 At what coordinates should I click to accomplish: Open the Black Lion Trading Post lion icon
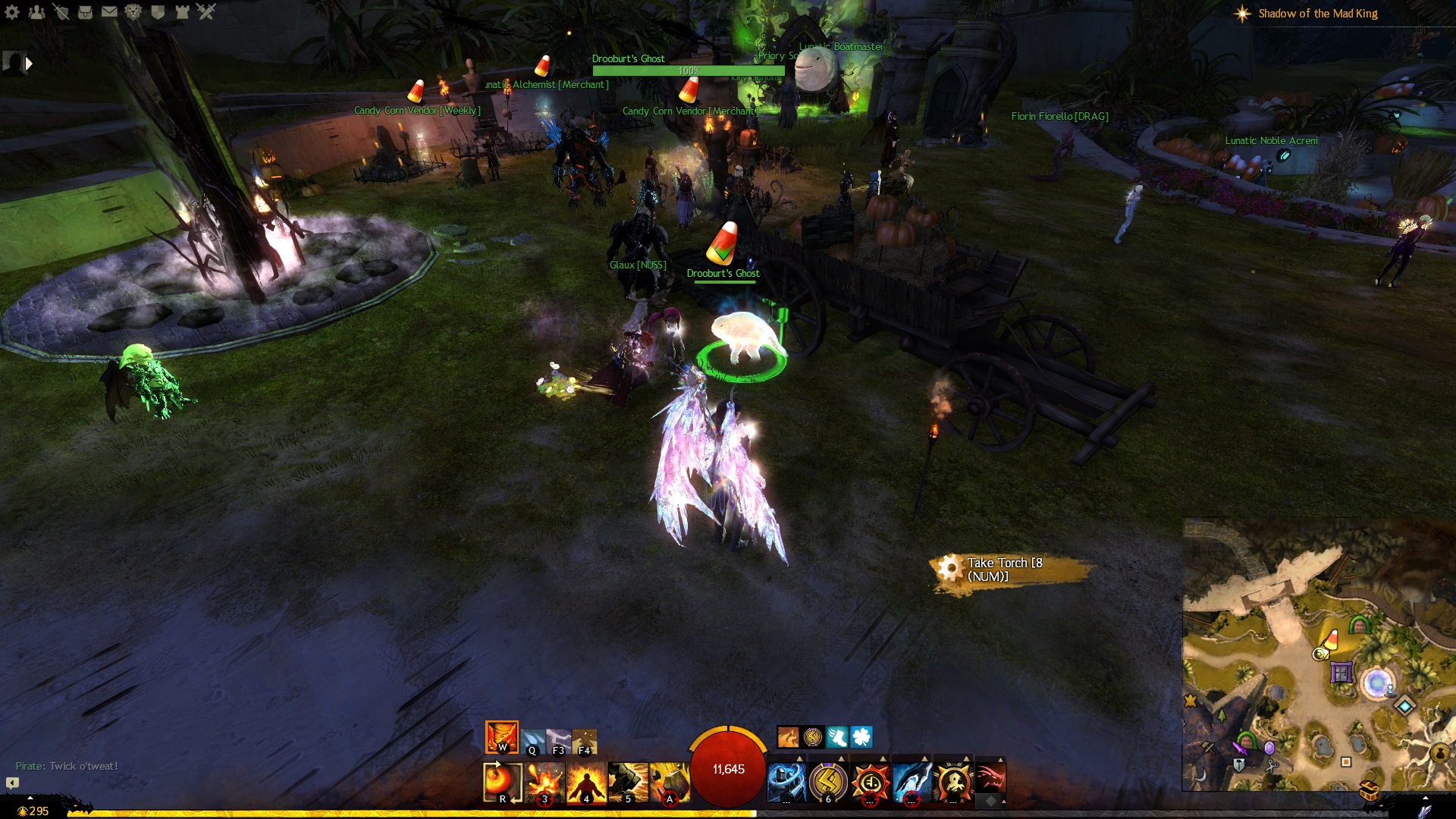click(133, 11)
